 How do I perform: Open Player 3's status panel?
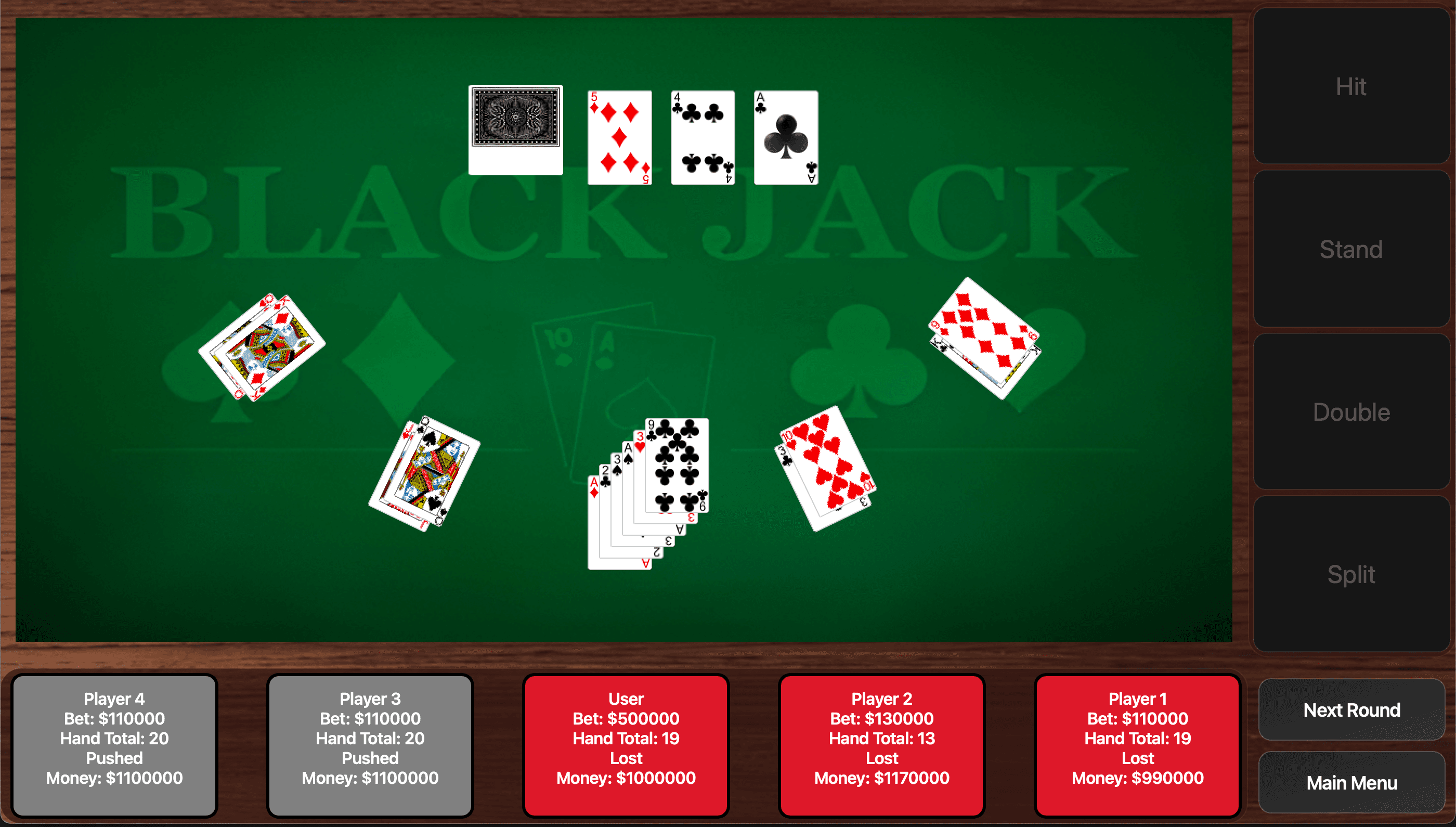pyautogui.click(x=370, y=745)
